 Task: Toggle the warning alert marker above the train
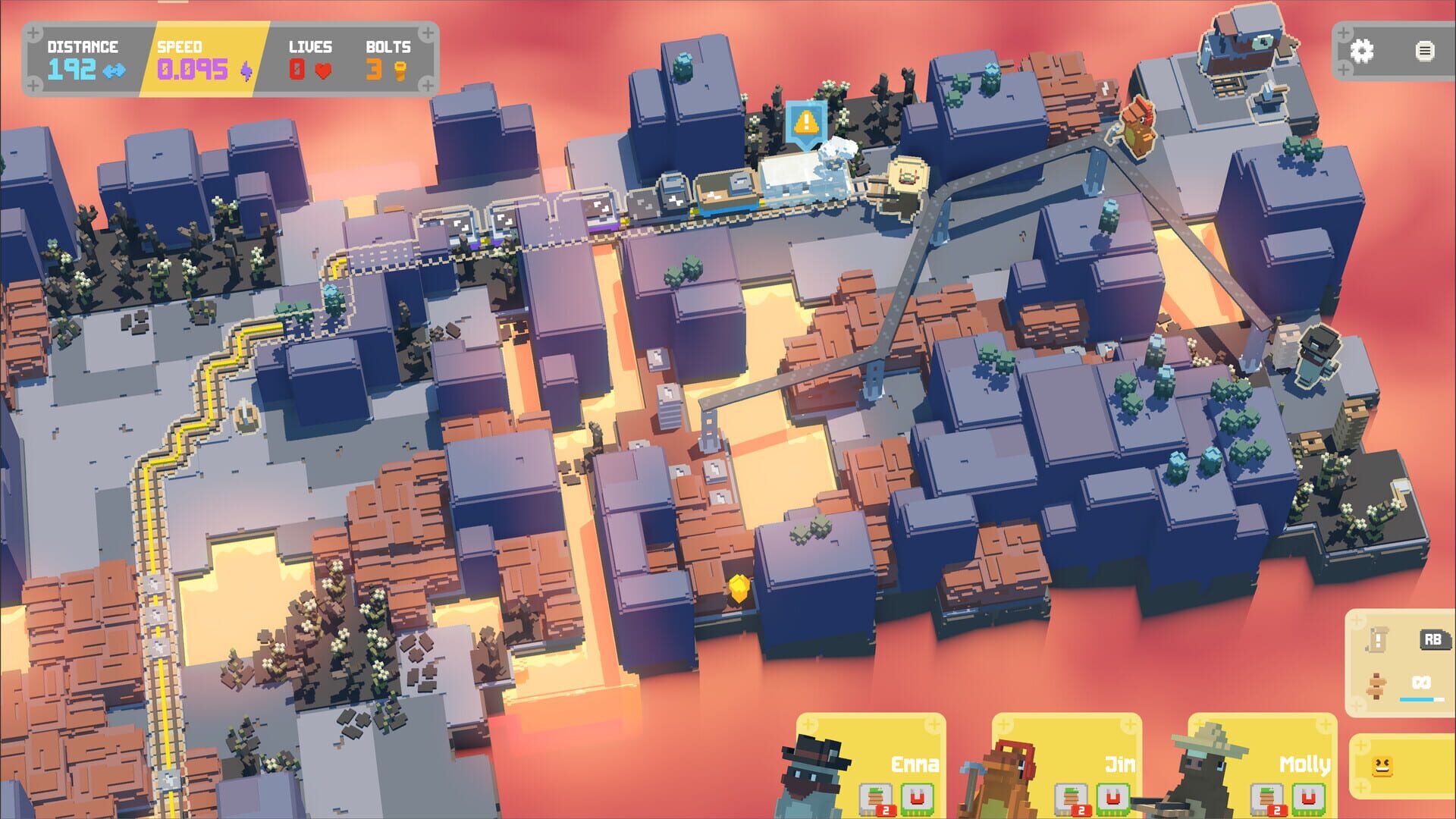point(805,120)
